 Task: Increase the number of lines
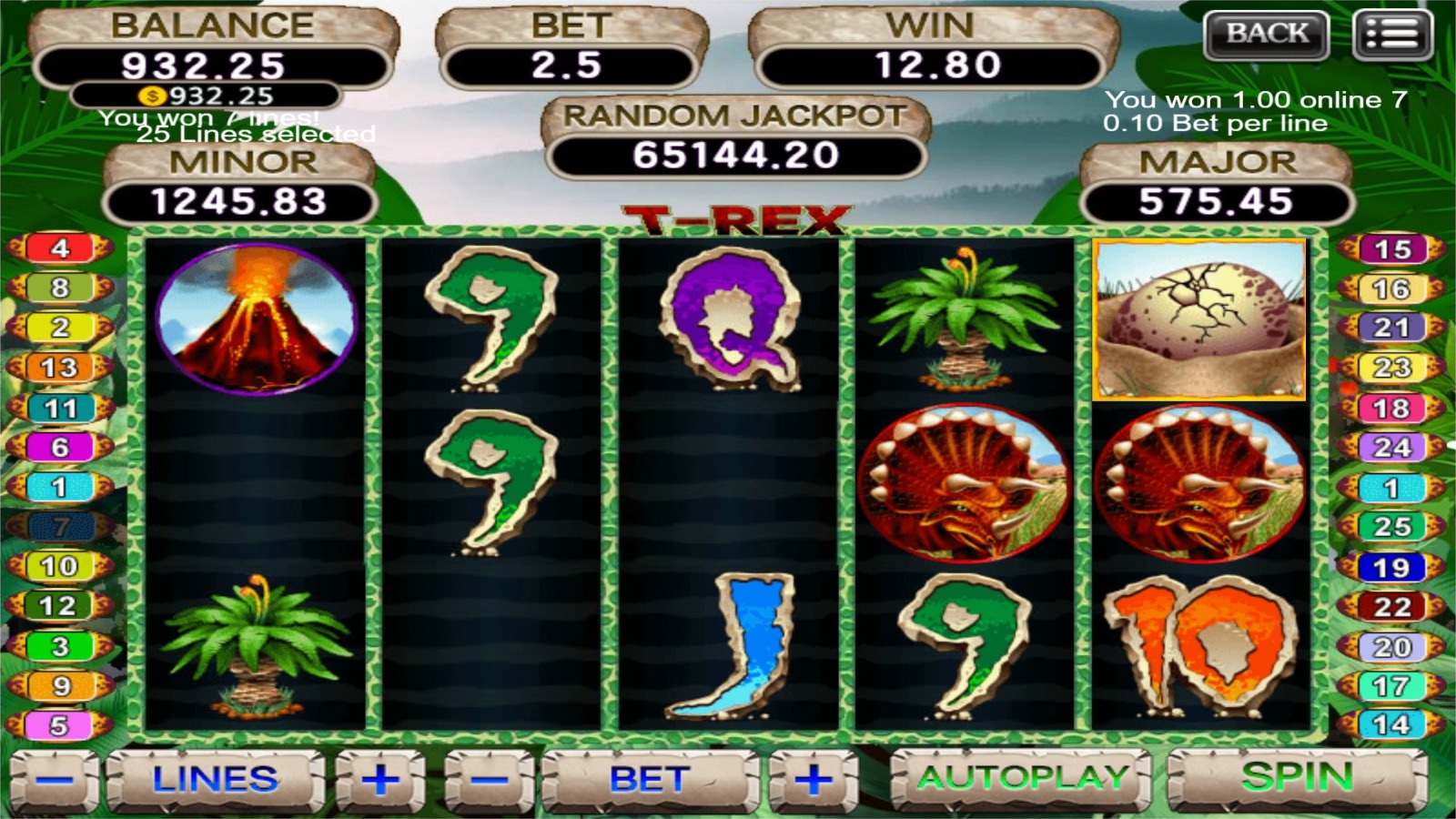coord(380,780)
